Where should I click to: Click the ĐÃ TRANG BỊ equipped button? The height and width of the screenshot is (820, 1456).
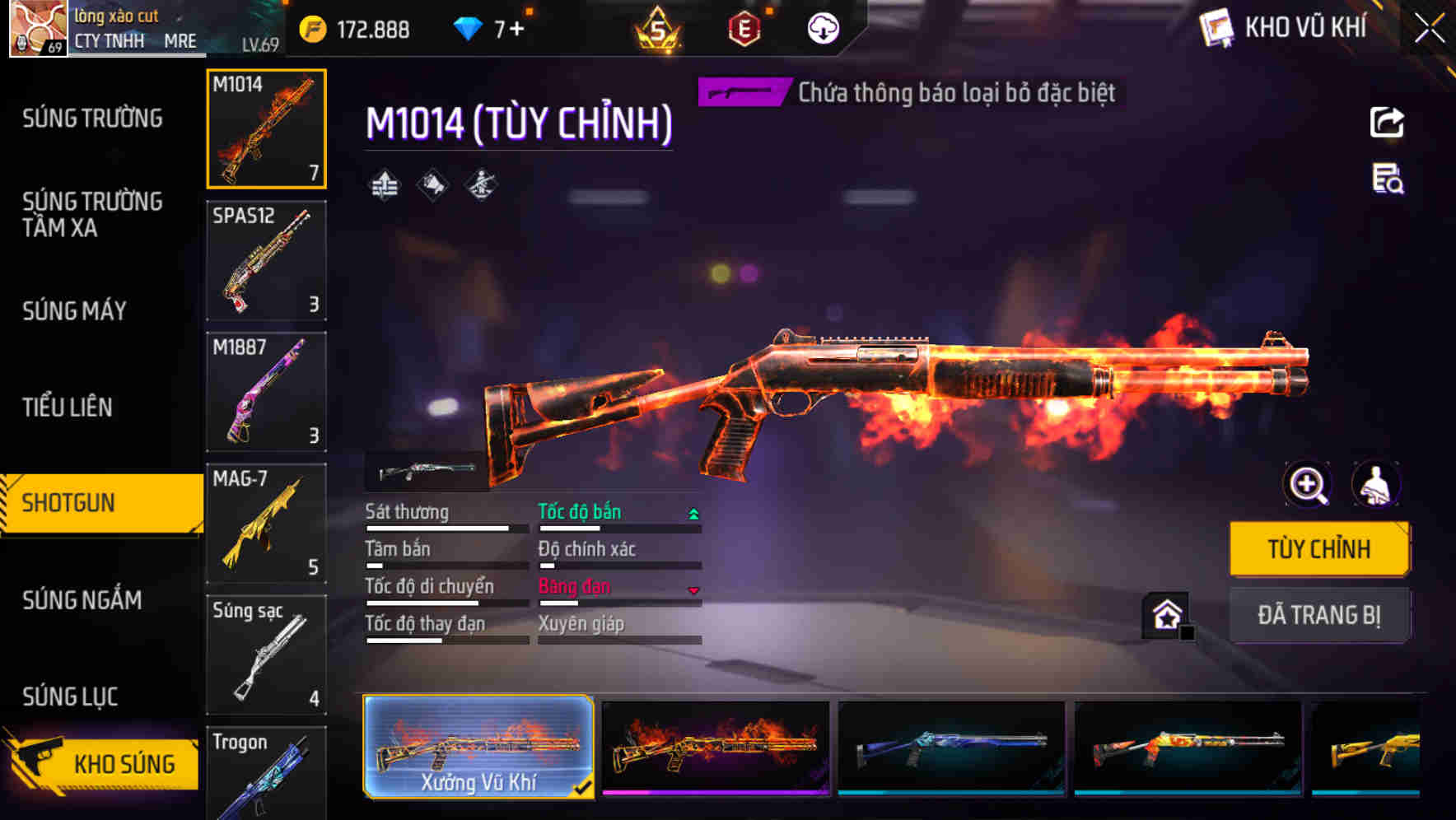click(x=1318, y=615)
